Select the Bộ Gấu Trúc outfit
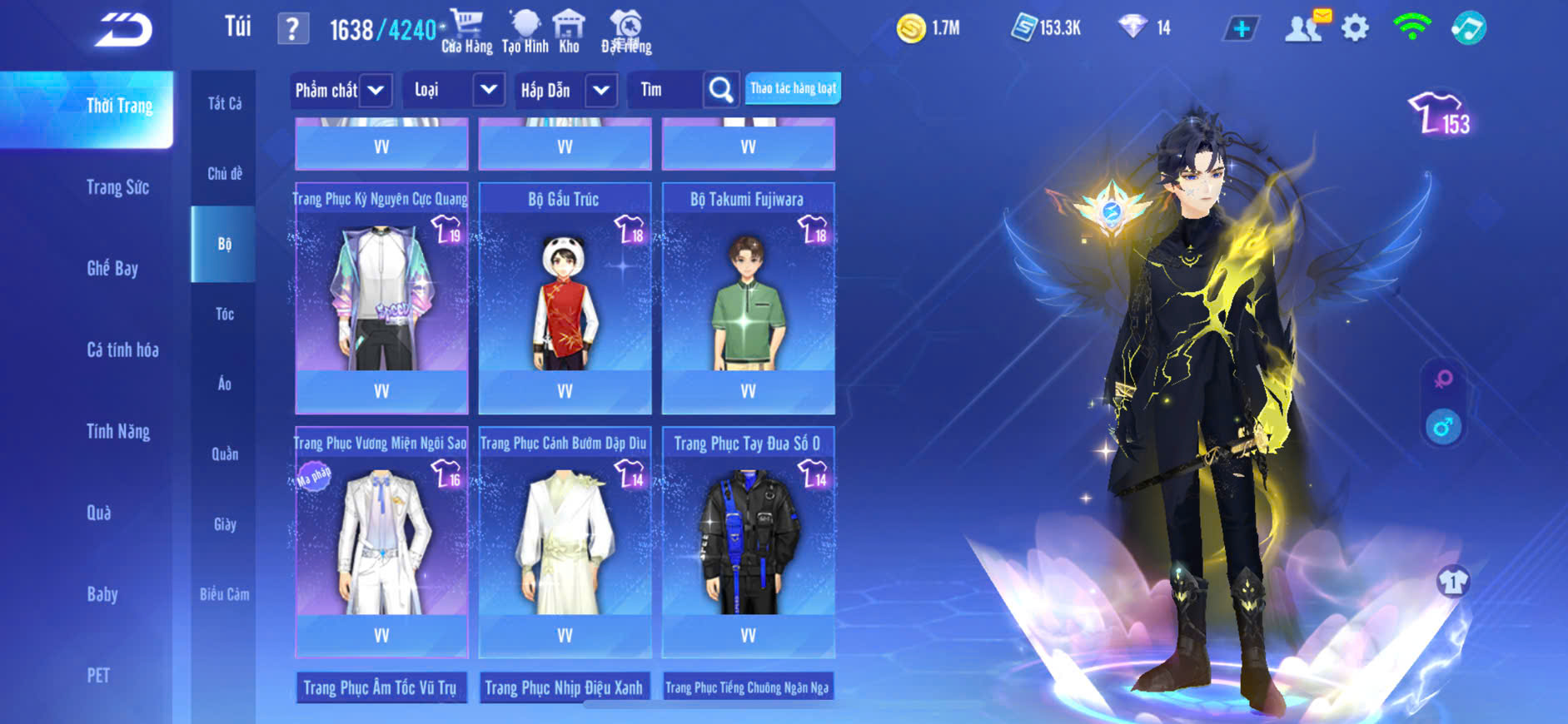The width and height of the screenshot is (1568, 724). [x=565, y=295]
